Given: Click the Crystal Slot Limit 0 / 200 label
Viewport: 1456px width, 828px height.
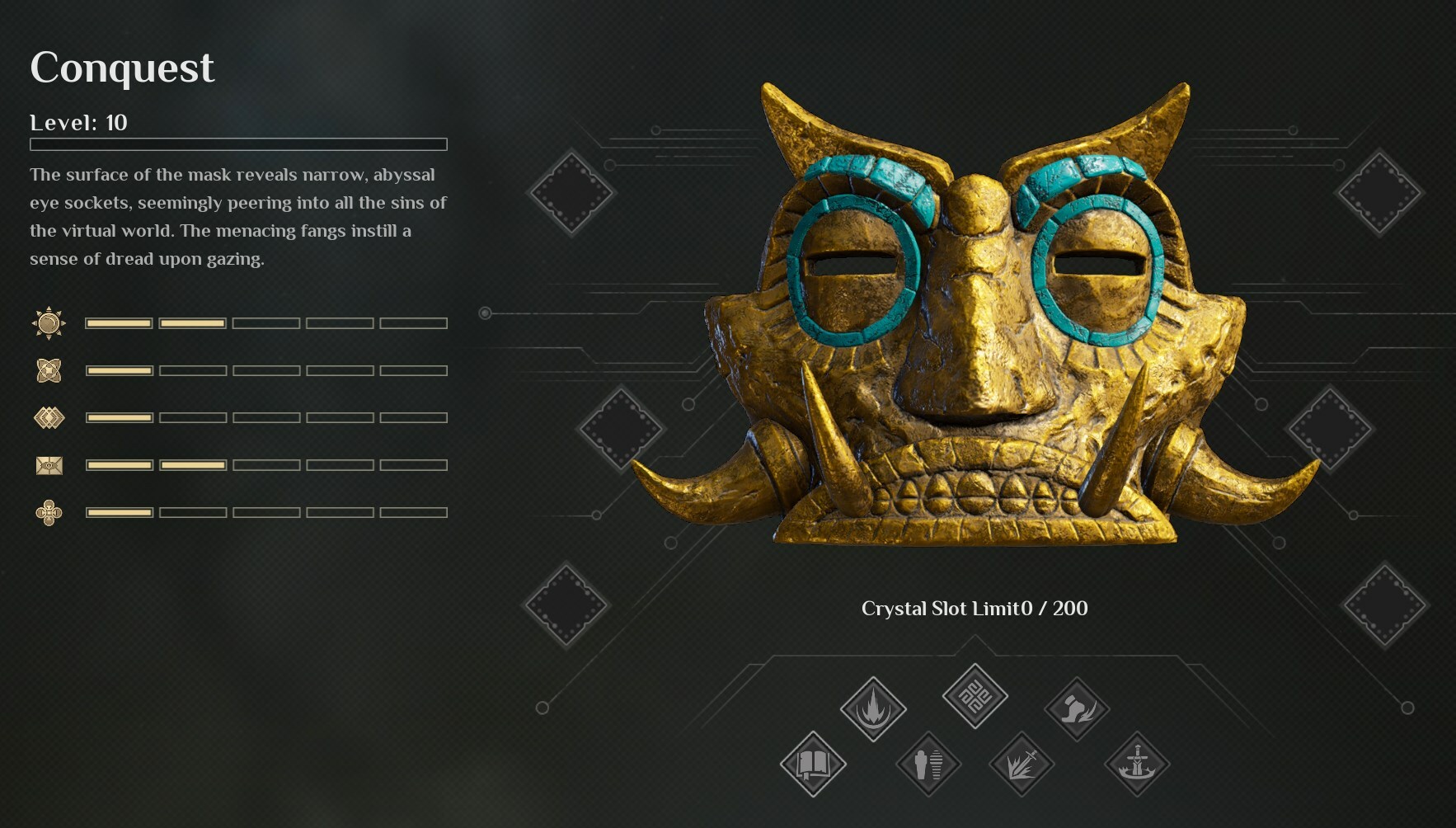Looking at the screenshot, I should (x=974, y=608).
